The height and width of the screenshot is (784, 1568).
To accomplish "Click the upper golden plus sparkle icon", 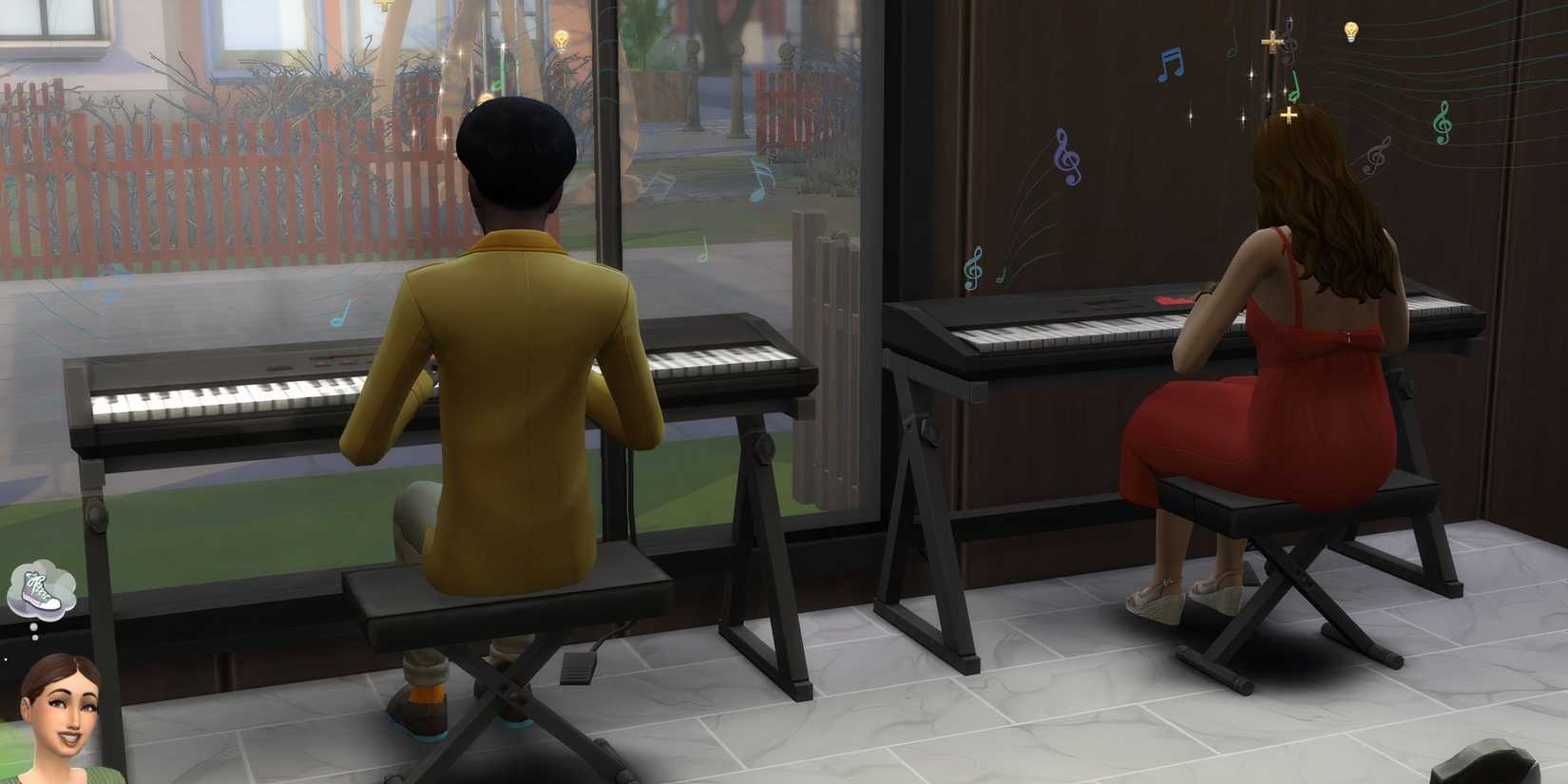I will (x=1271, y=42).
